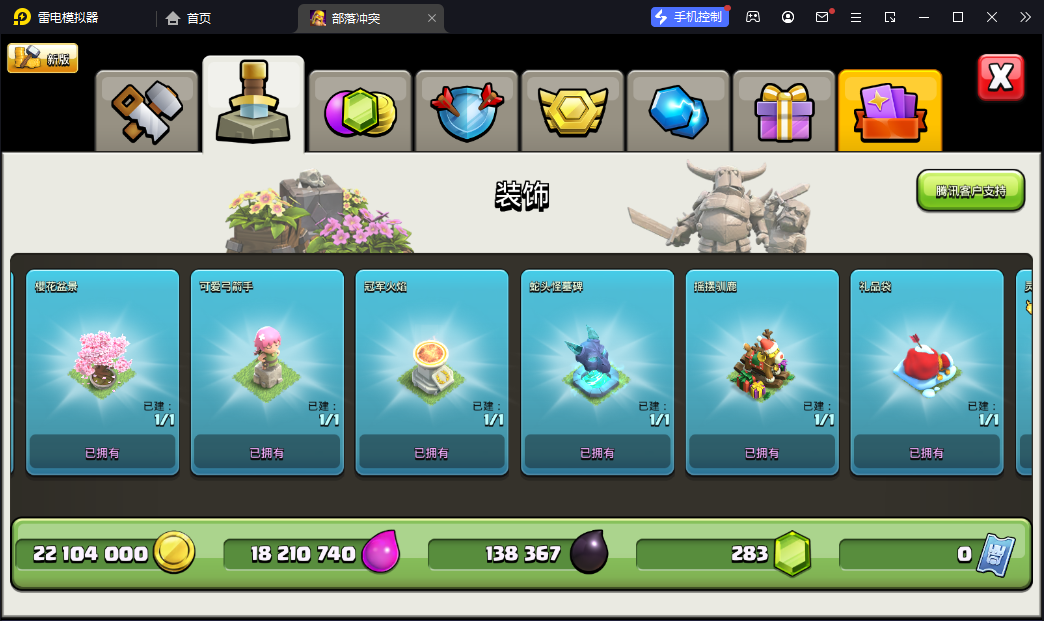Switch to the purple gift box tab
The width and height of the screenshot is (1044, 621).
click(x=785, y=110)
